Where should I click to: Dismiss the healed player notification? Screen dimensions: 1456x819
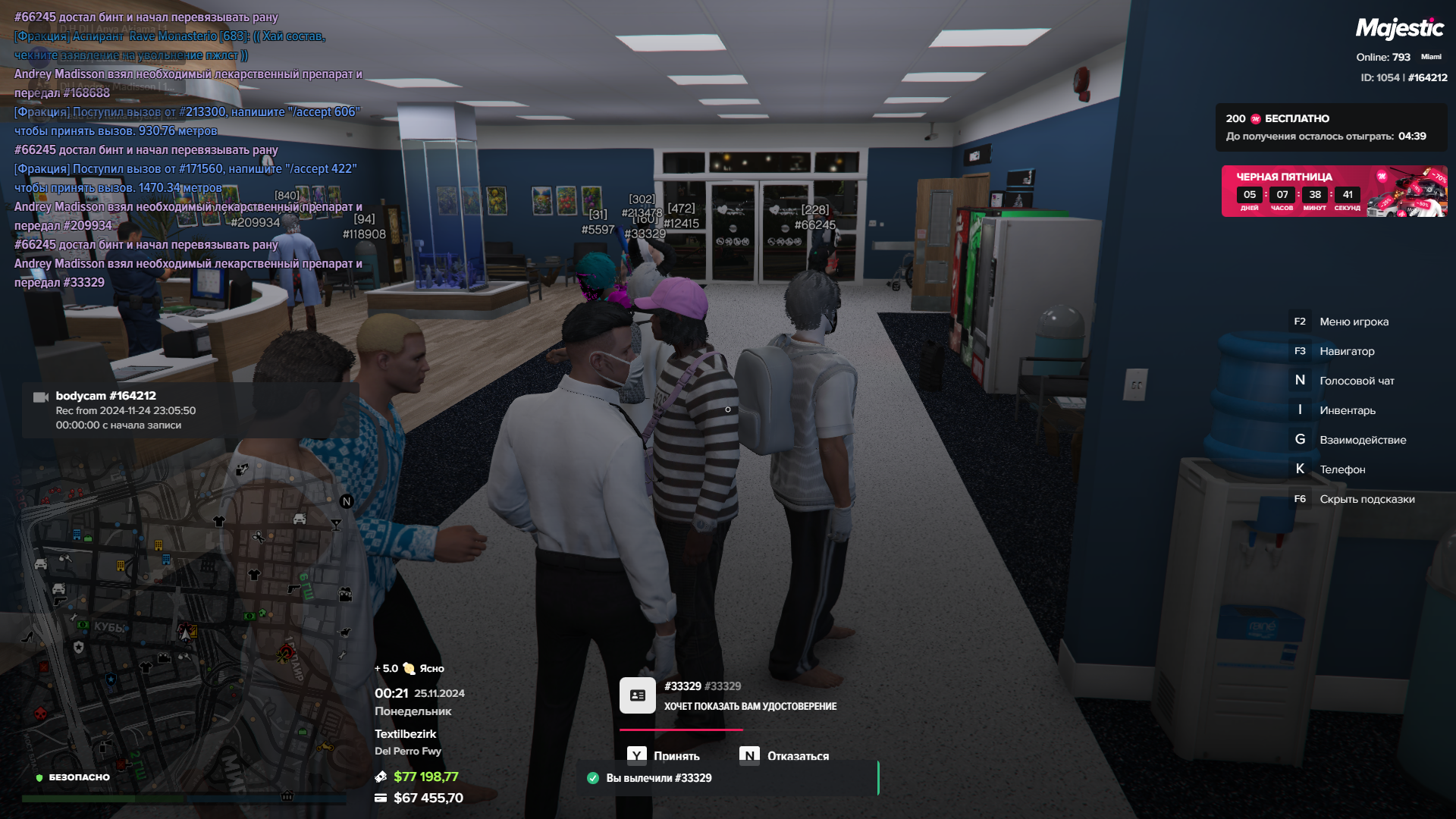[727, 778]
